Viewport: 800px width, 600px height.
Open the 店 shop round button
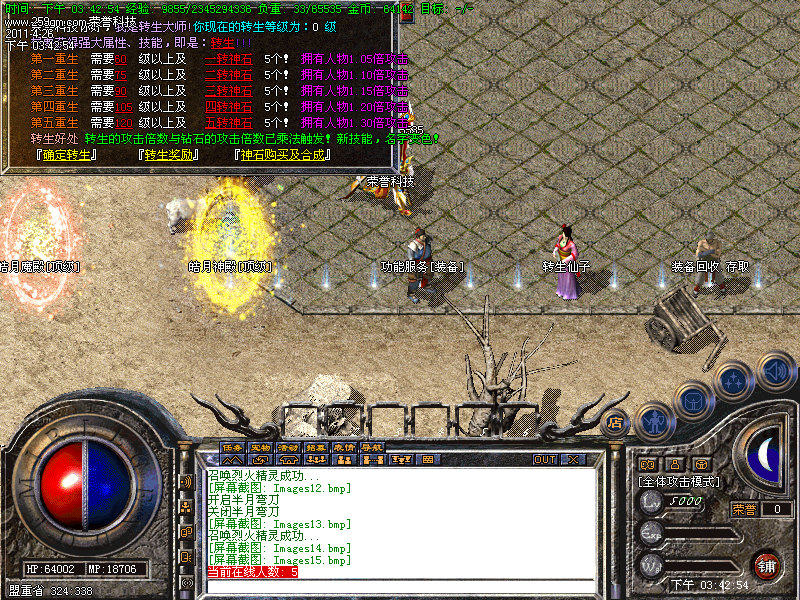click(x=616, y=422)
